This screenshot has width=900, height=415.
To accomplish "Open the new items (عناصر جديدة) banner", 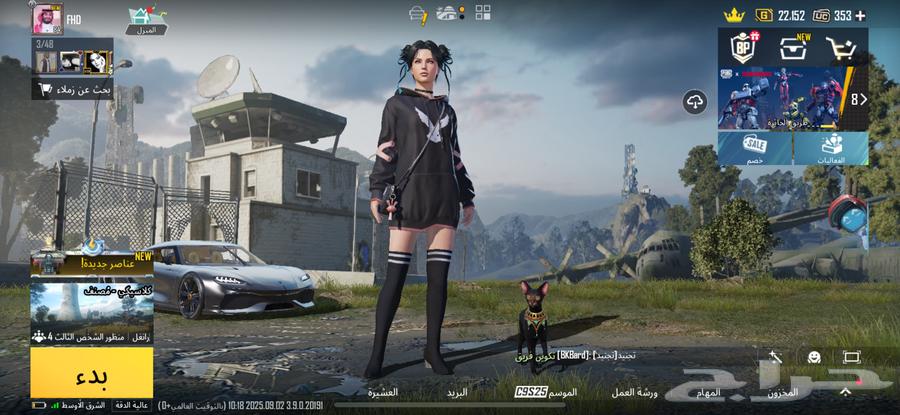I will click(x=91, y=262).
